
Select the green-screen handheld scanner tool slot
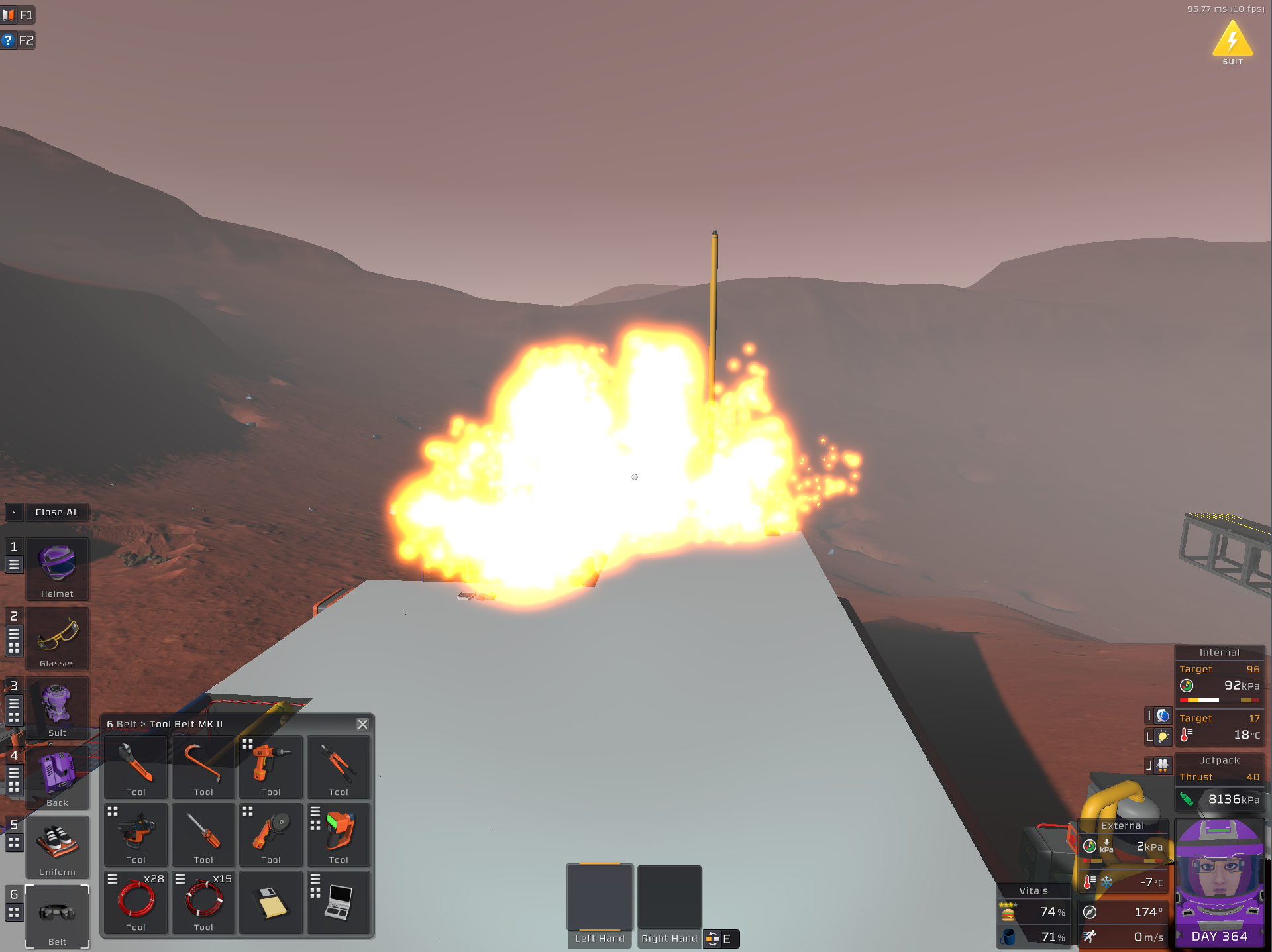[x=339, y=833]
